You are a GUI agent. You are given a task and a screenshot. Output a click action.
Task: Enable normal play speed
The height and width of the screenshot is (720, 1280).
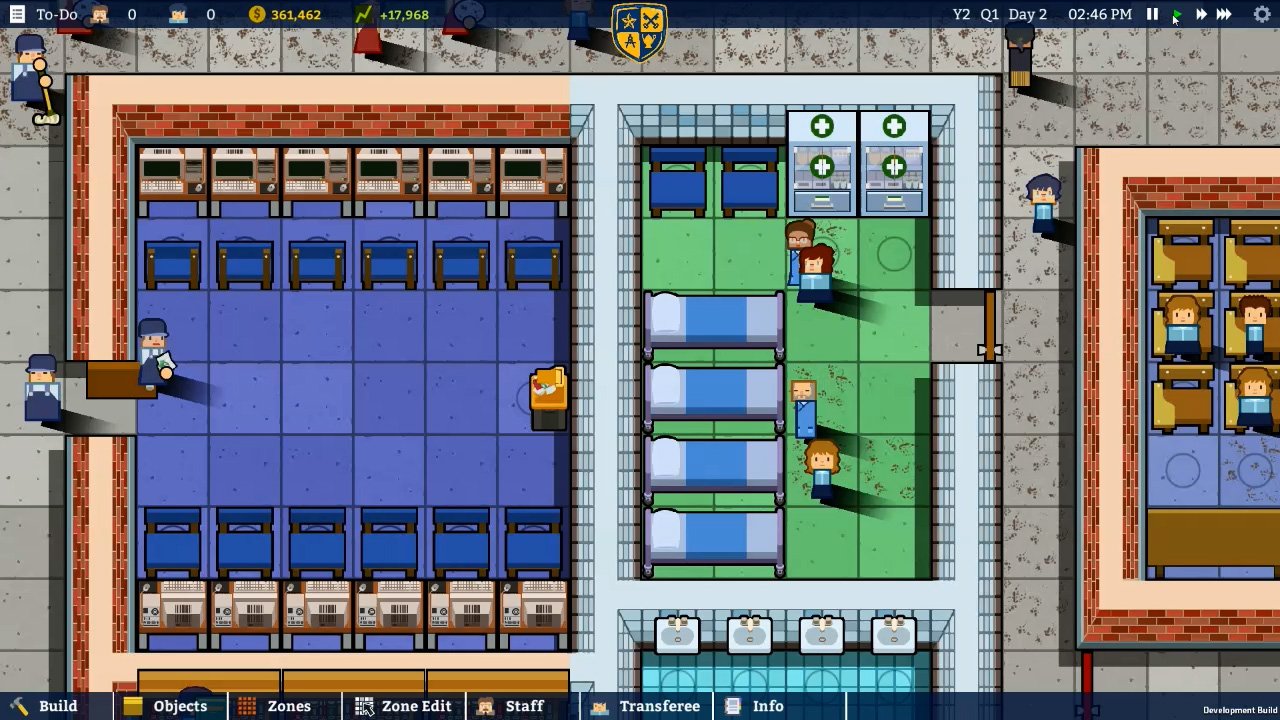tap(1176, 14)
